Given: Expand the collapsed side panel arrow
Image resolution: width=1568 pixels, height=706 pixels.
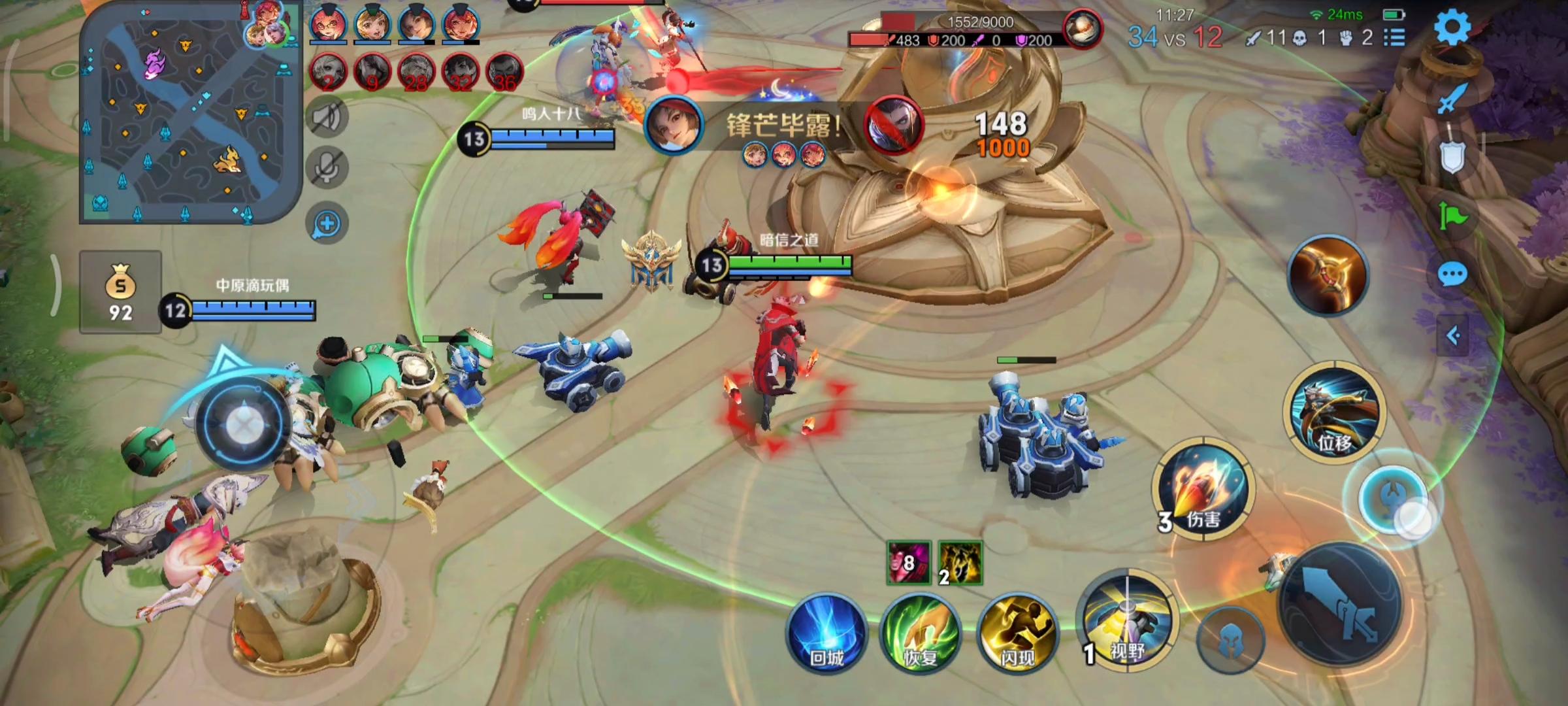Looking at the screenshot, I should [1452, 336].
